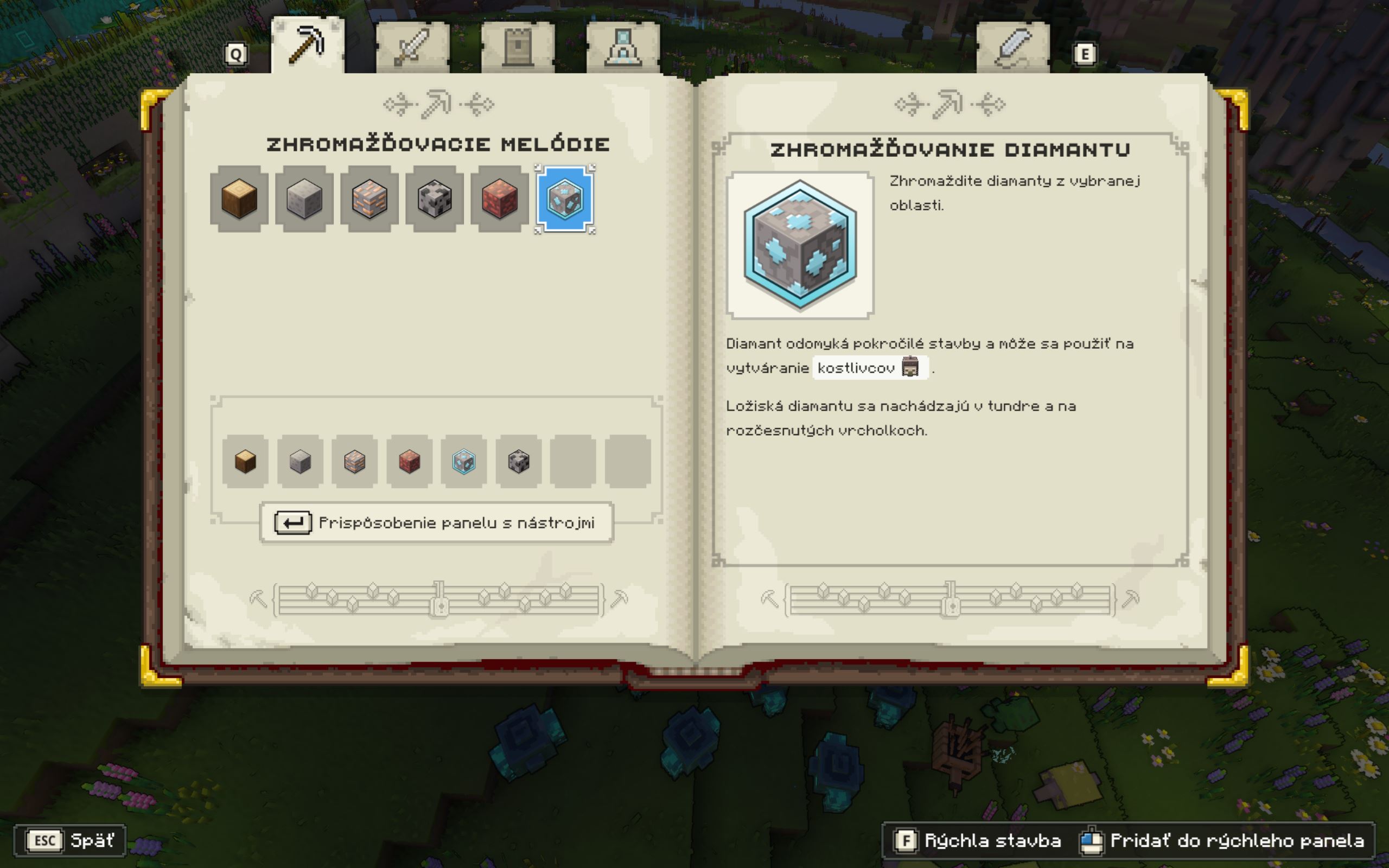Viewport: 1389px width, 868px height.
Task: Select the tower structures tab
Action: click(x=518, y=47)
